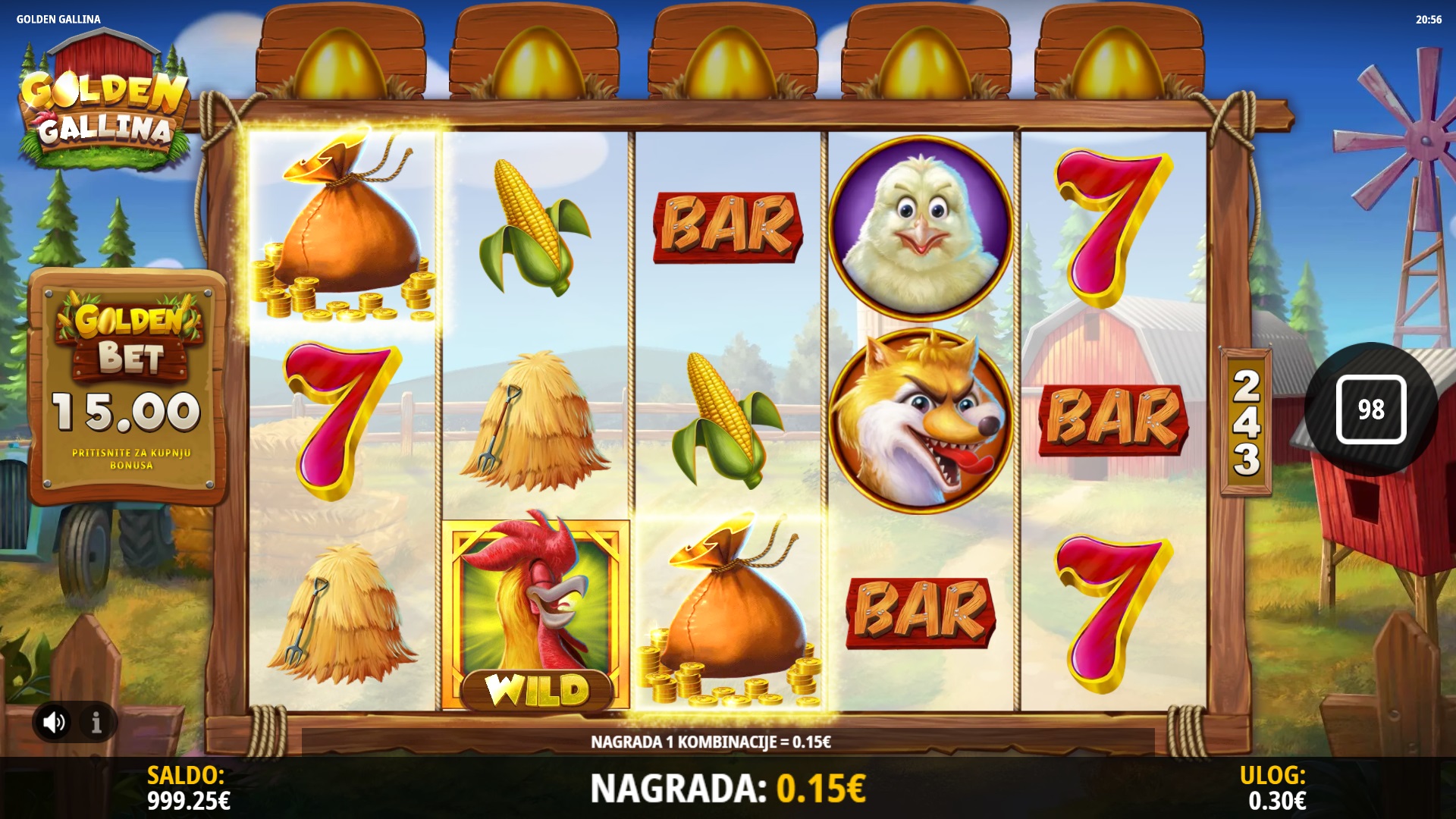This screenshot has width=1456, height=819.
Task: Buy the Golden Bet bonus for 15.00
Action: click(x=129, y=387)
